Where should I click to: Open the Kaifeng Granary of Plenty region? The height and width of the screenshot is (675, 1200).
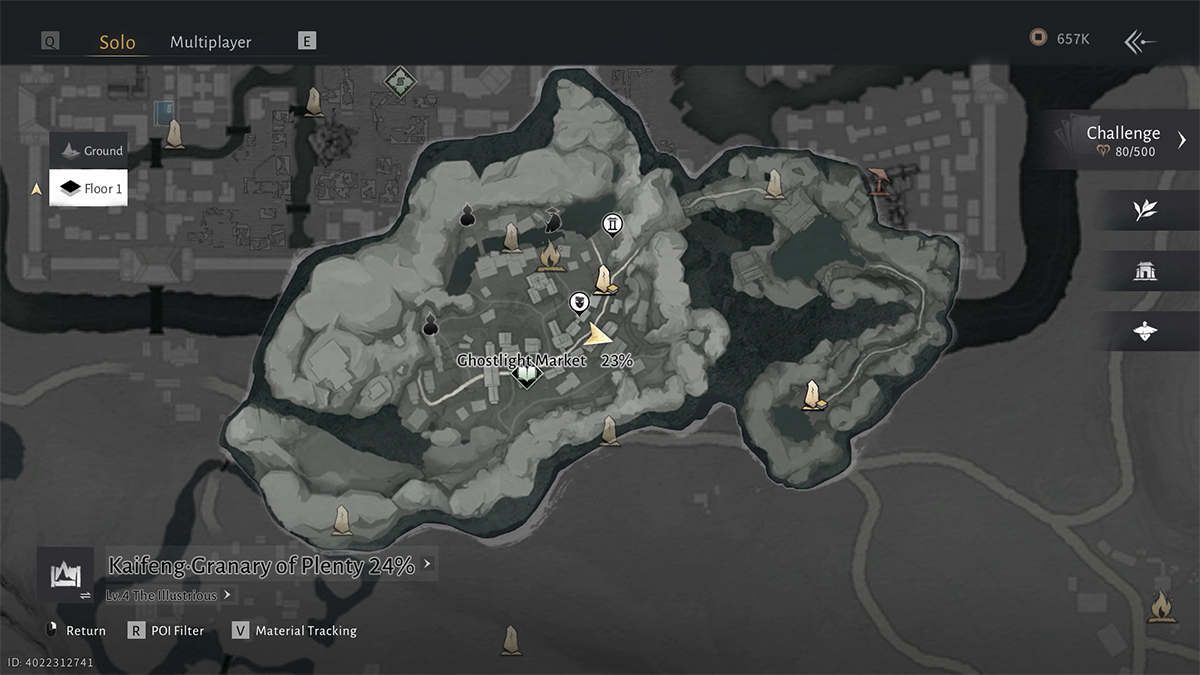point(260,566)
